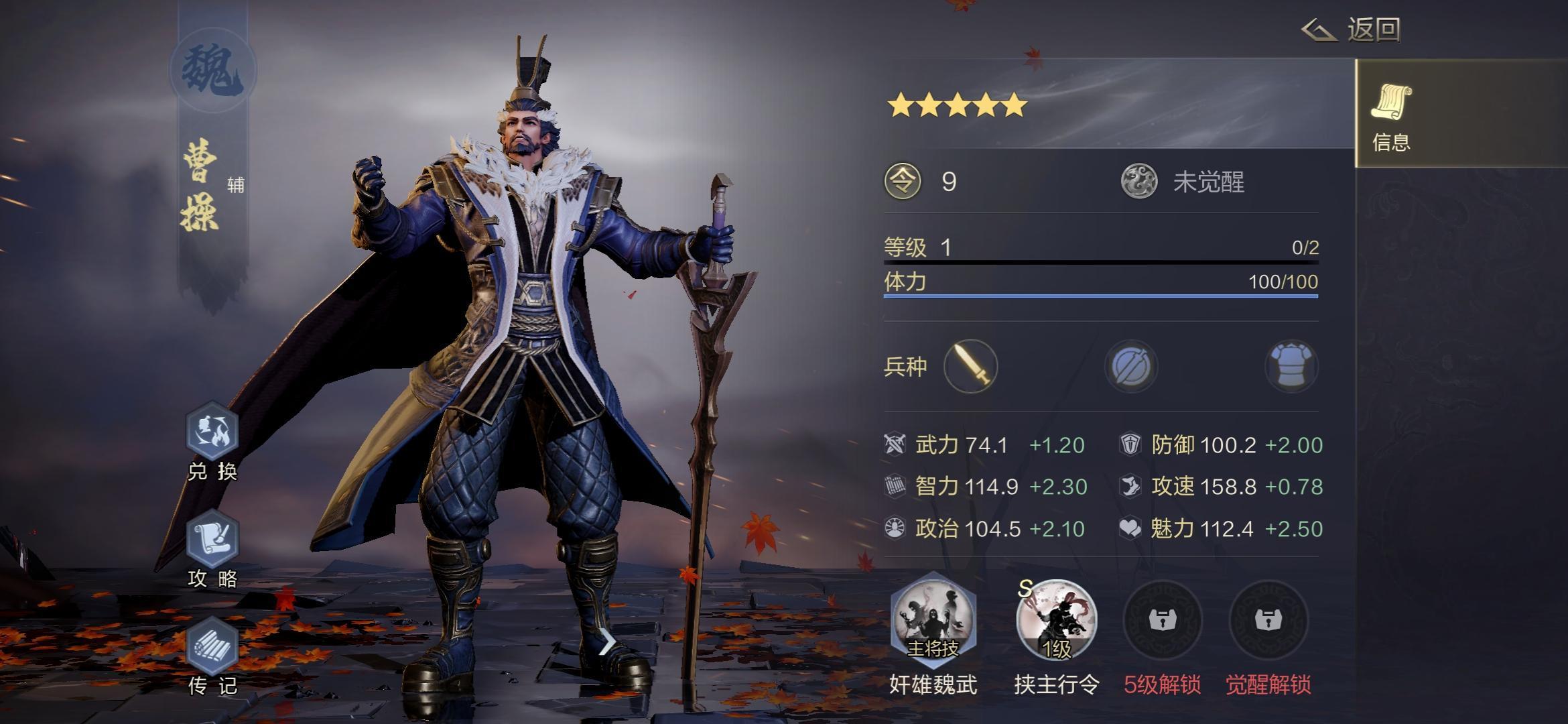Select the 奸雄魏武 commander skill
The height and width of the screenshot is (724, 1568).
[x=933, y=619]
